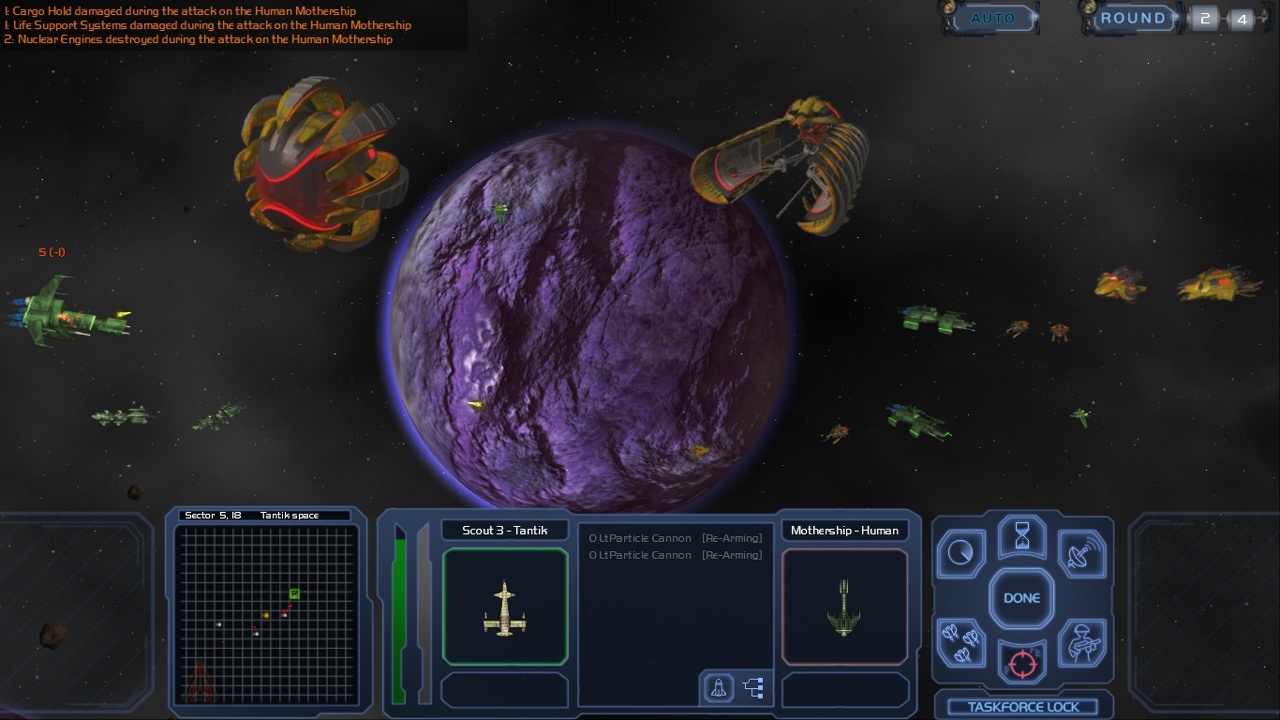Image resolution: width=1280 pixels, height=720 pixels.
Task: Open the satellite dish scan command
Action: click(x=1082, y=554)
